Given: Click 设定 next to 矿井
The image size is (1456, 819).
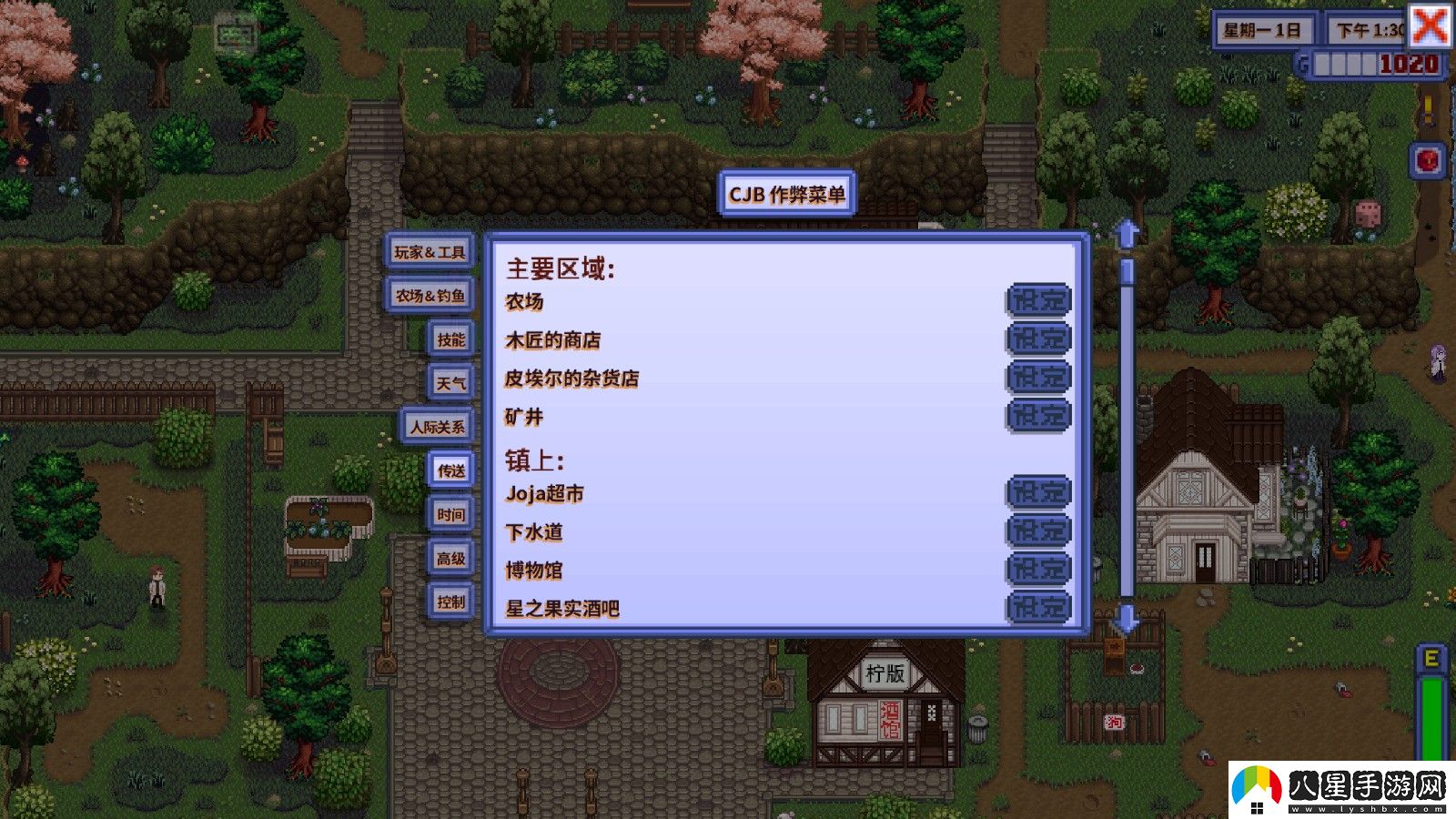Looking at the screenshot, I should click(1039, 414).
